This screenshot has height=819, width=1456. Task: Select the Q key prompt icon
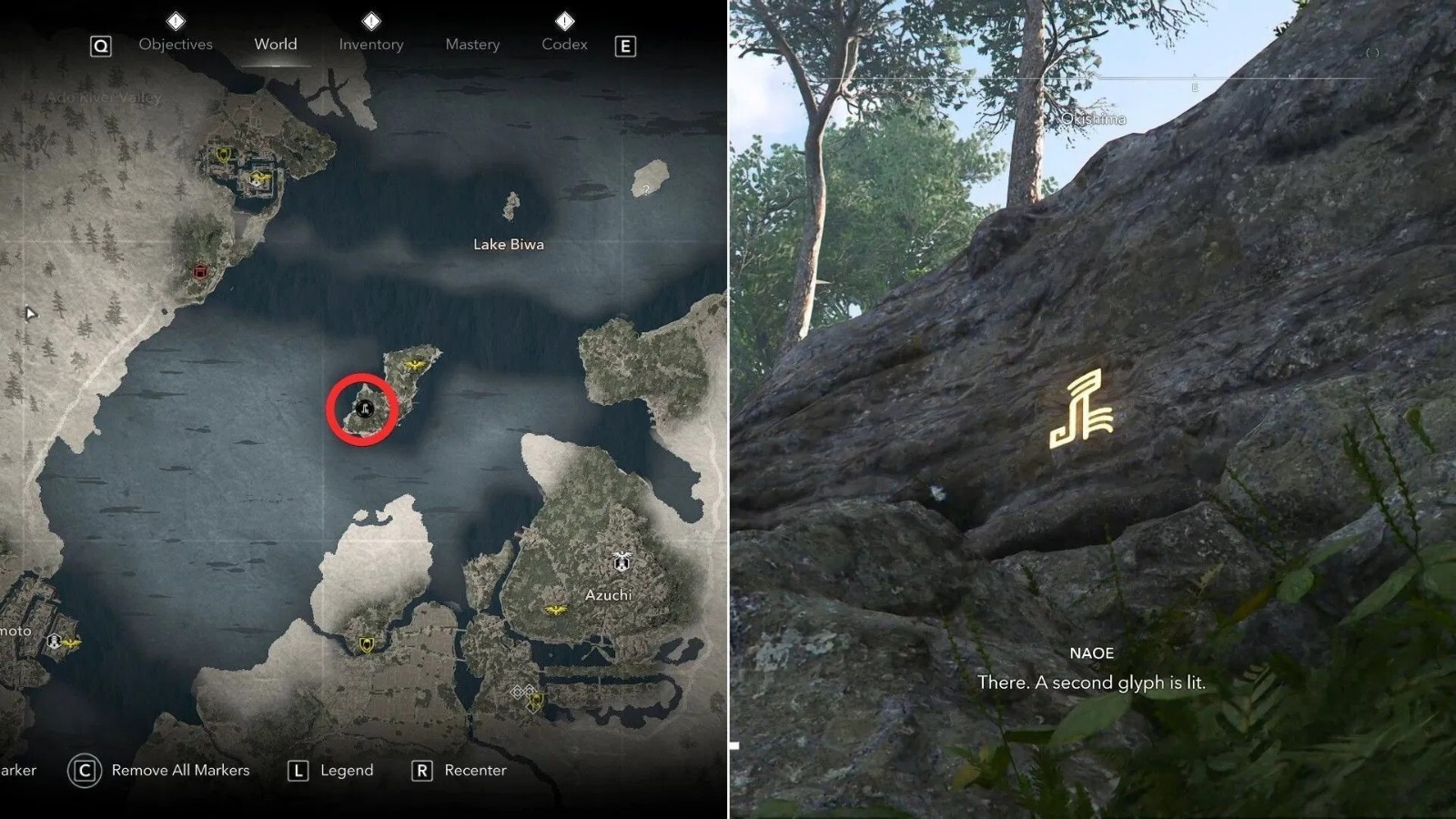coord(99,45)
